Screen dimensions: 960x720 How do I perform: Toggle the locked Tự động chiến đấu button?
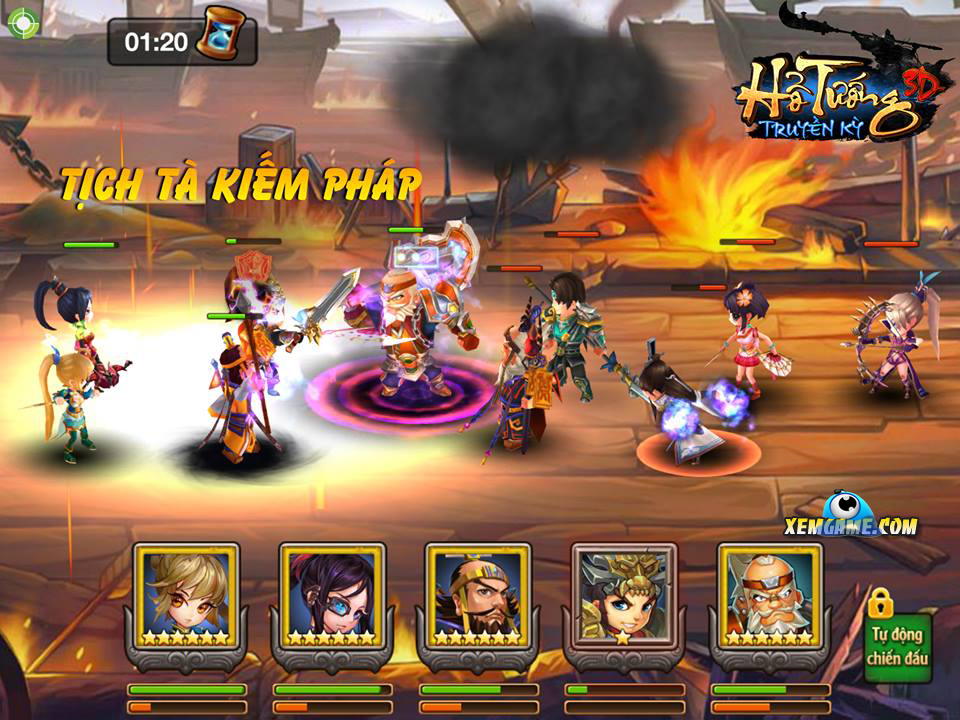pyautogui.click(x=897, y=643)
